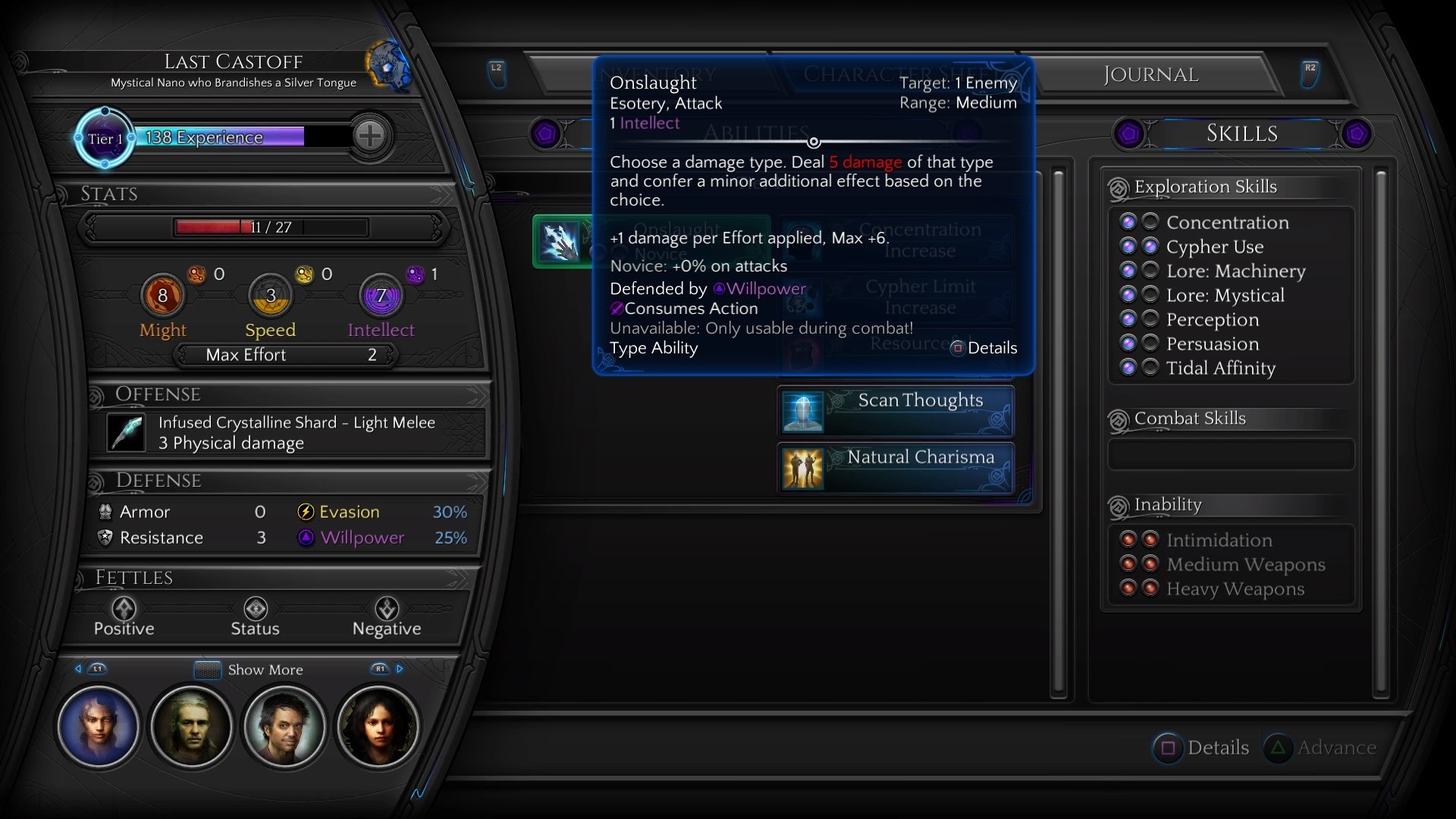Click the plus icon beside the experience bar

(x=370, y=137)
